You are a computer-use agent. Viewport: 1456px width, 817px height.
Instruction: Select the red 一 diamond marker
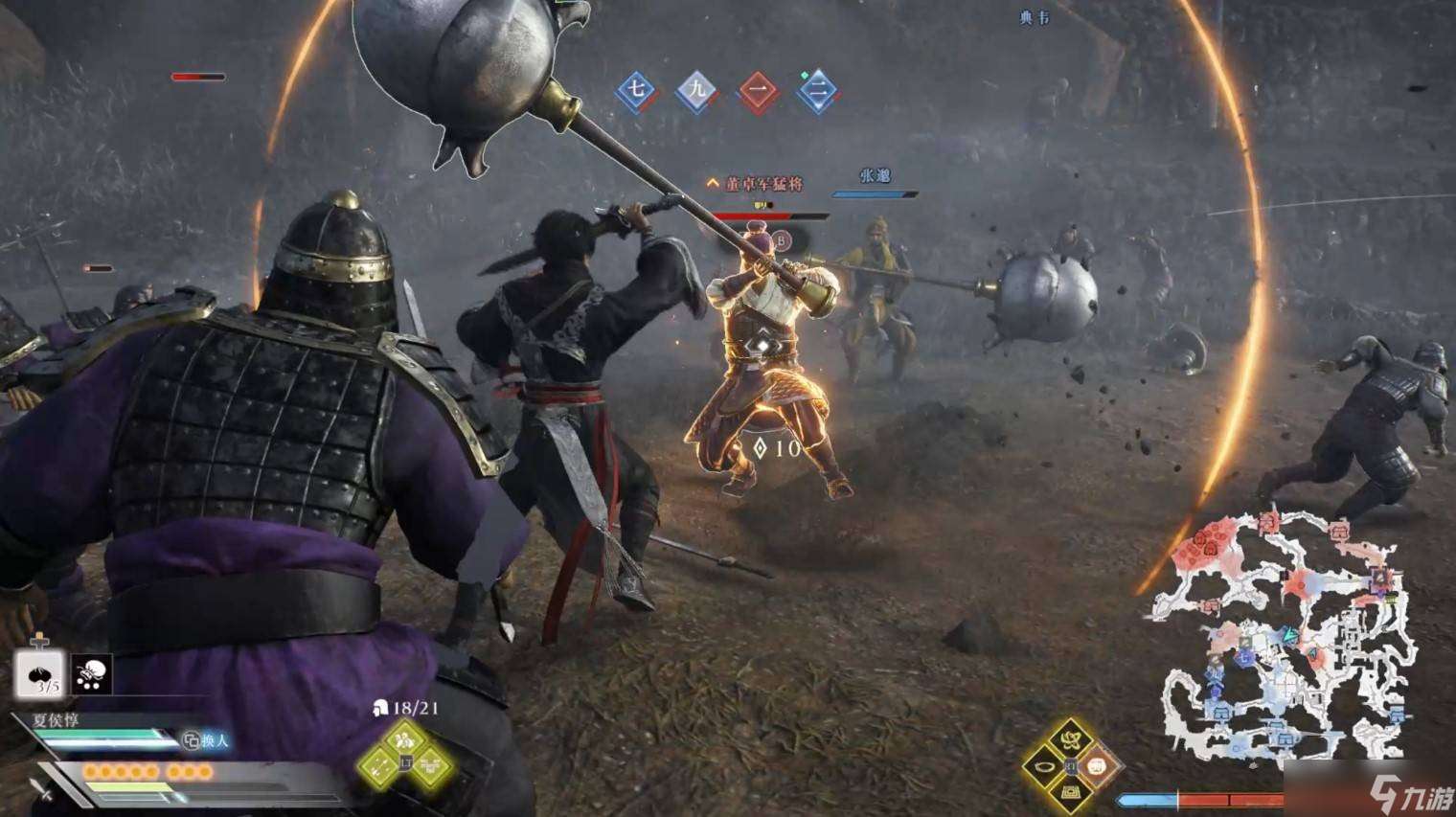(x=758, y=93)
